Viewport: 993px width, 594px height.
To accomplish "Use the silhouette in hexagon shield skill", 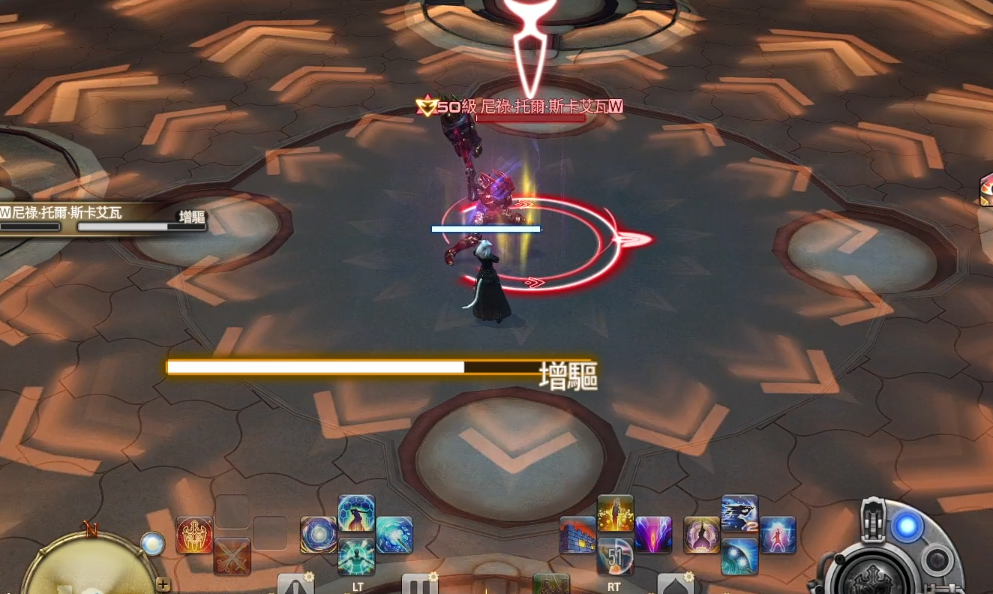I will (x=356, y=513).
